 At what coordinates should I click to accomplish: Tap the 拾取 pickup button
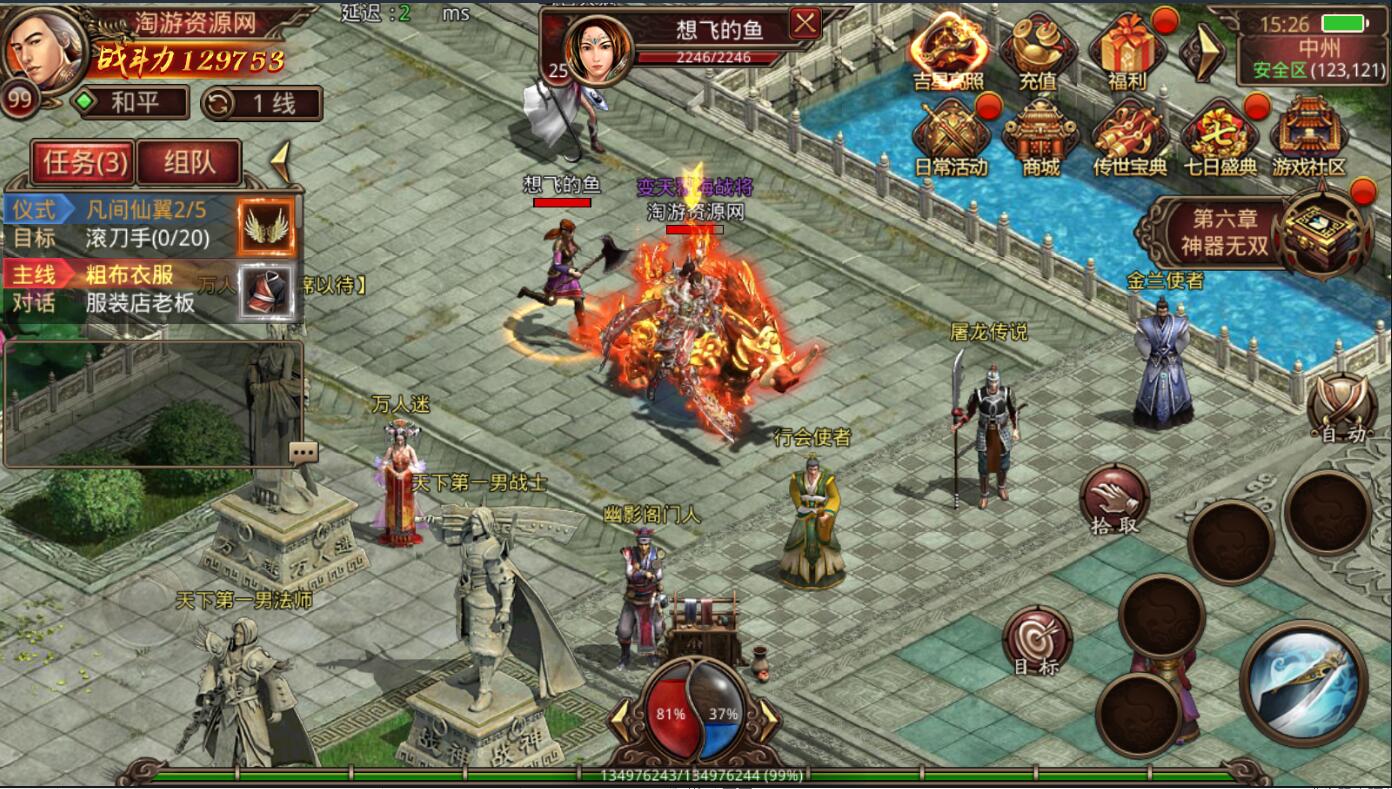pyautogui.click(x=1114, y=497)
